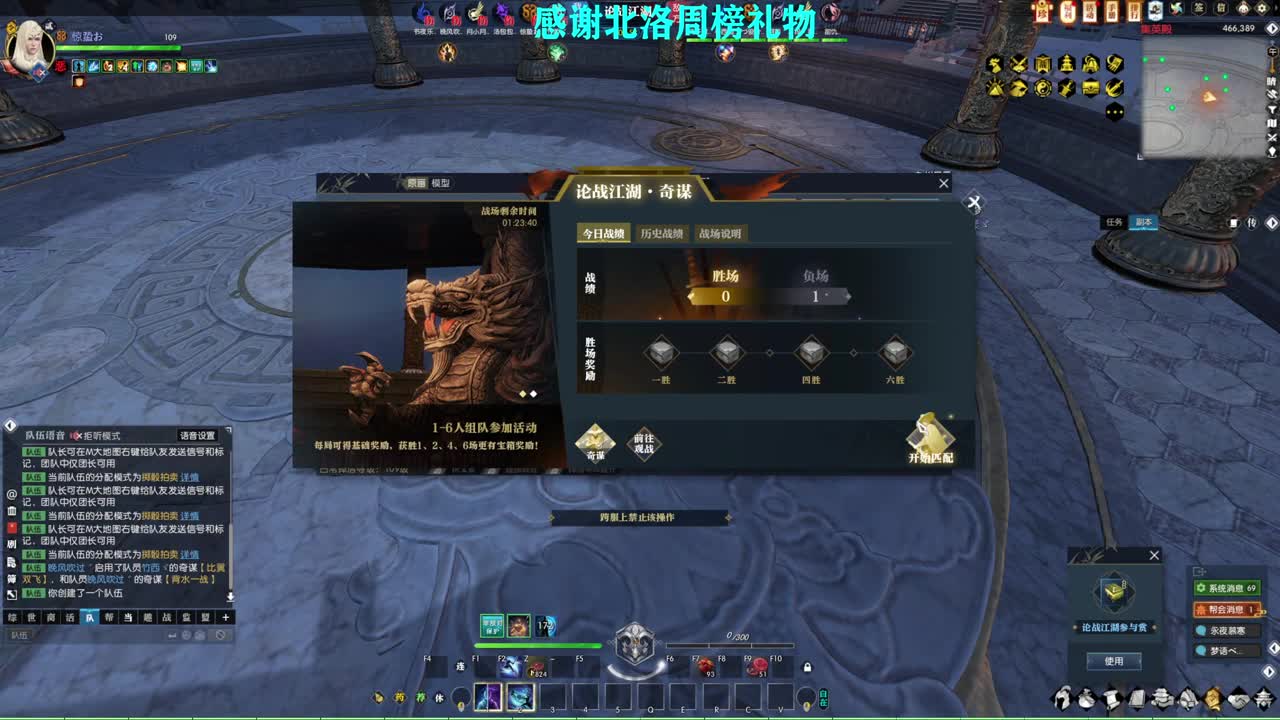Collapse the chat panel with the left arrow
This screenshot has height=720, width=1280.
pyautogui.click(x=8, y=423)
